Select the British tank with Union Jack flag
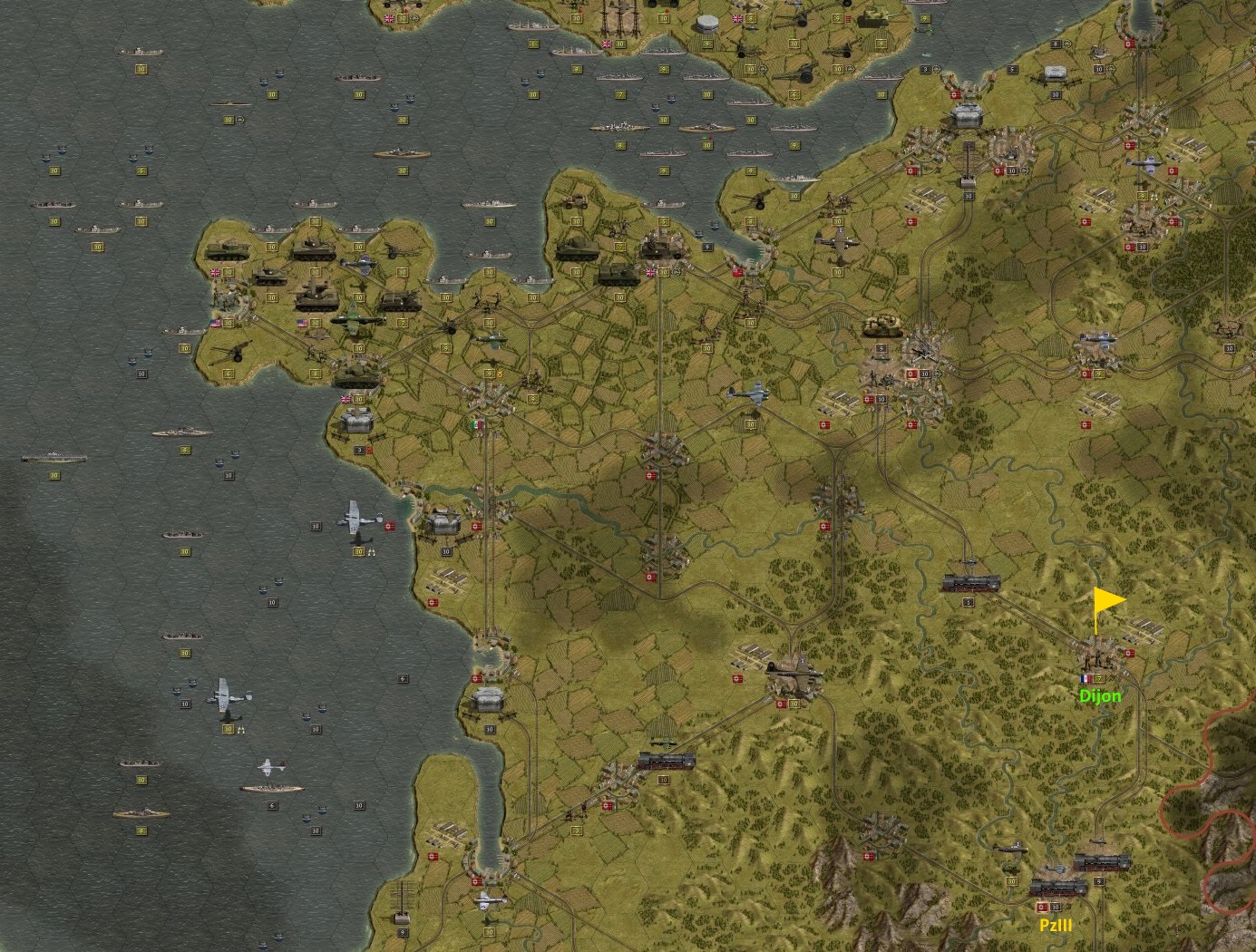The image size is (1256, 952). [x=229, y=252]
